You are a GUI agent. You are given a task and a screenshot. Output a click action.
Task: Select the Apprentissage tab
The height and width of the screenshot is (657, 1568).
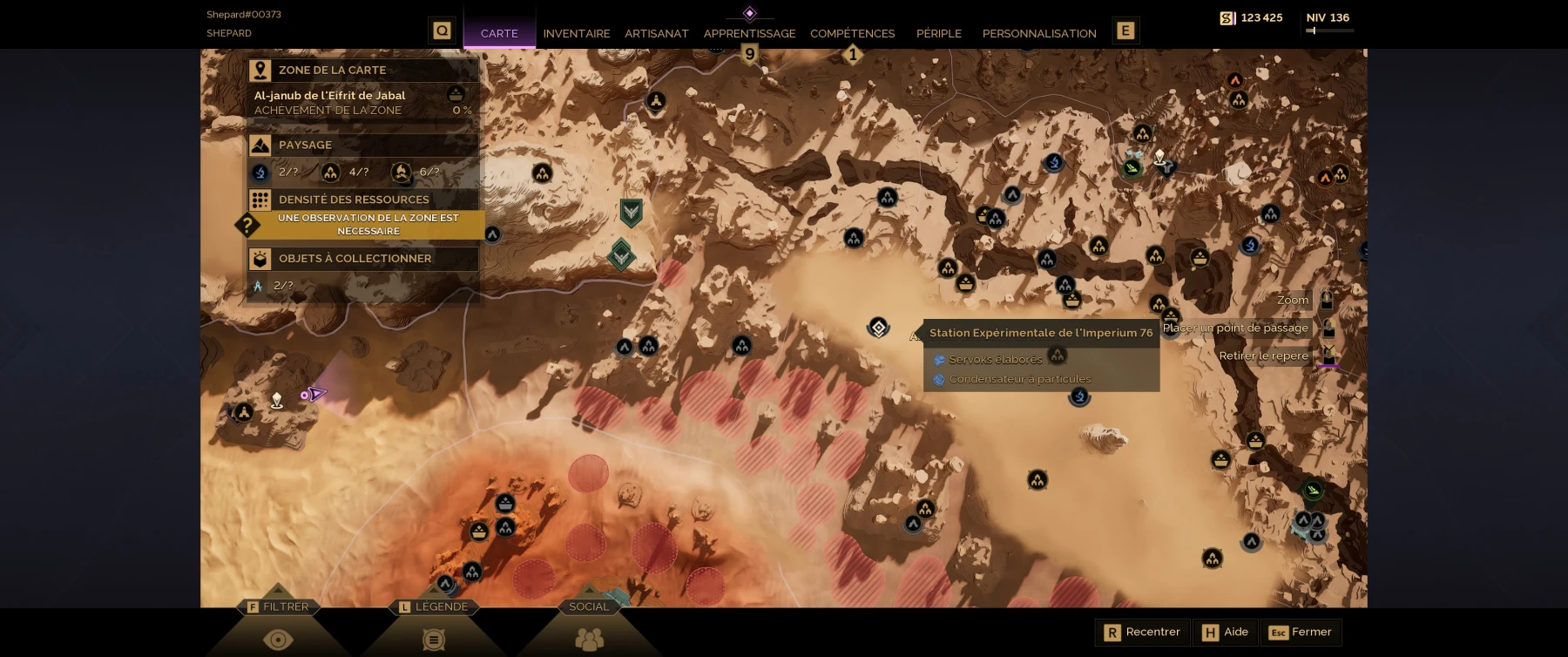[749, 33]
